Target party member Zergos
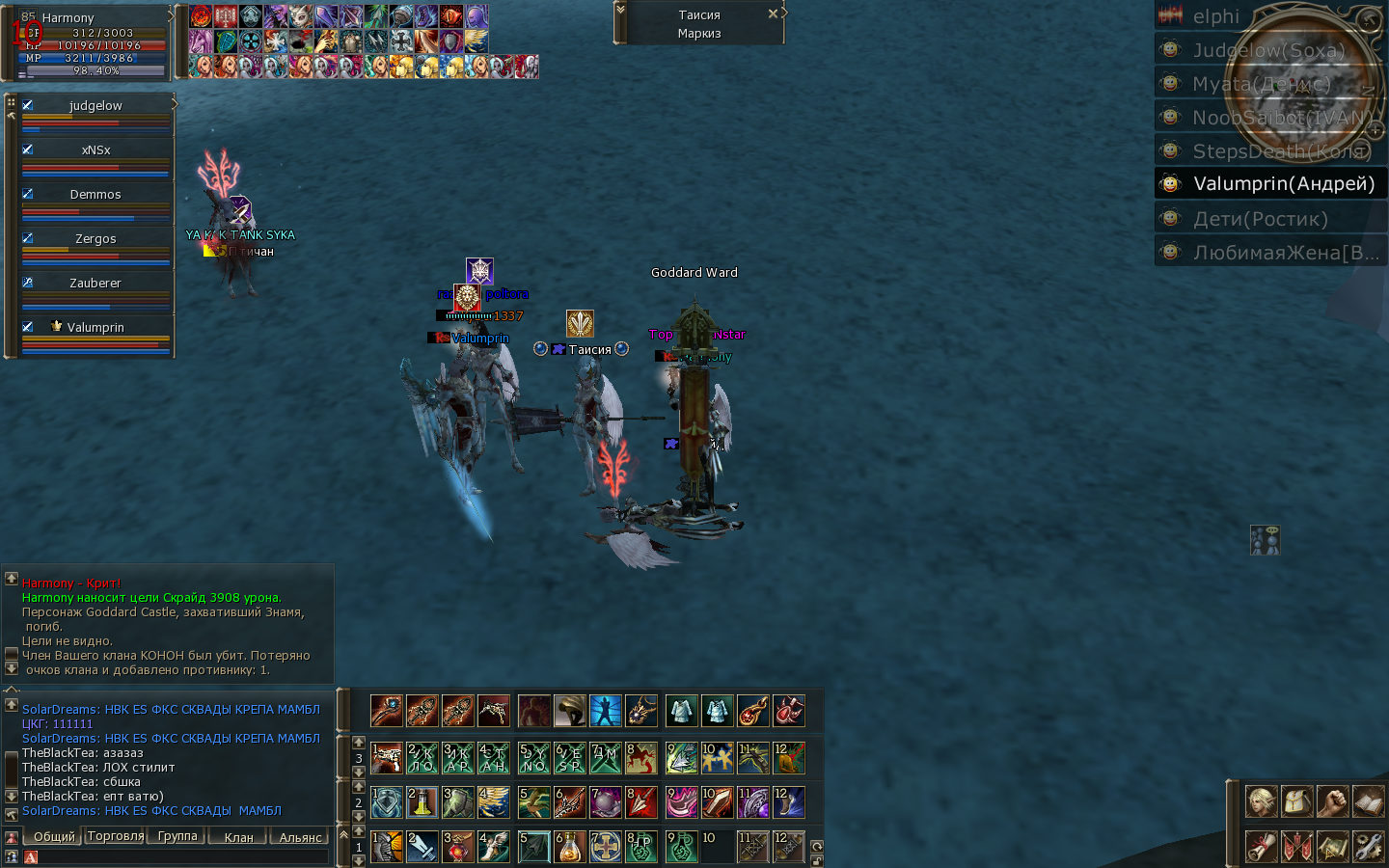 [x=95, y=239]
